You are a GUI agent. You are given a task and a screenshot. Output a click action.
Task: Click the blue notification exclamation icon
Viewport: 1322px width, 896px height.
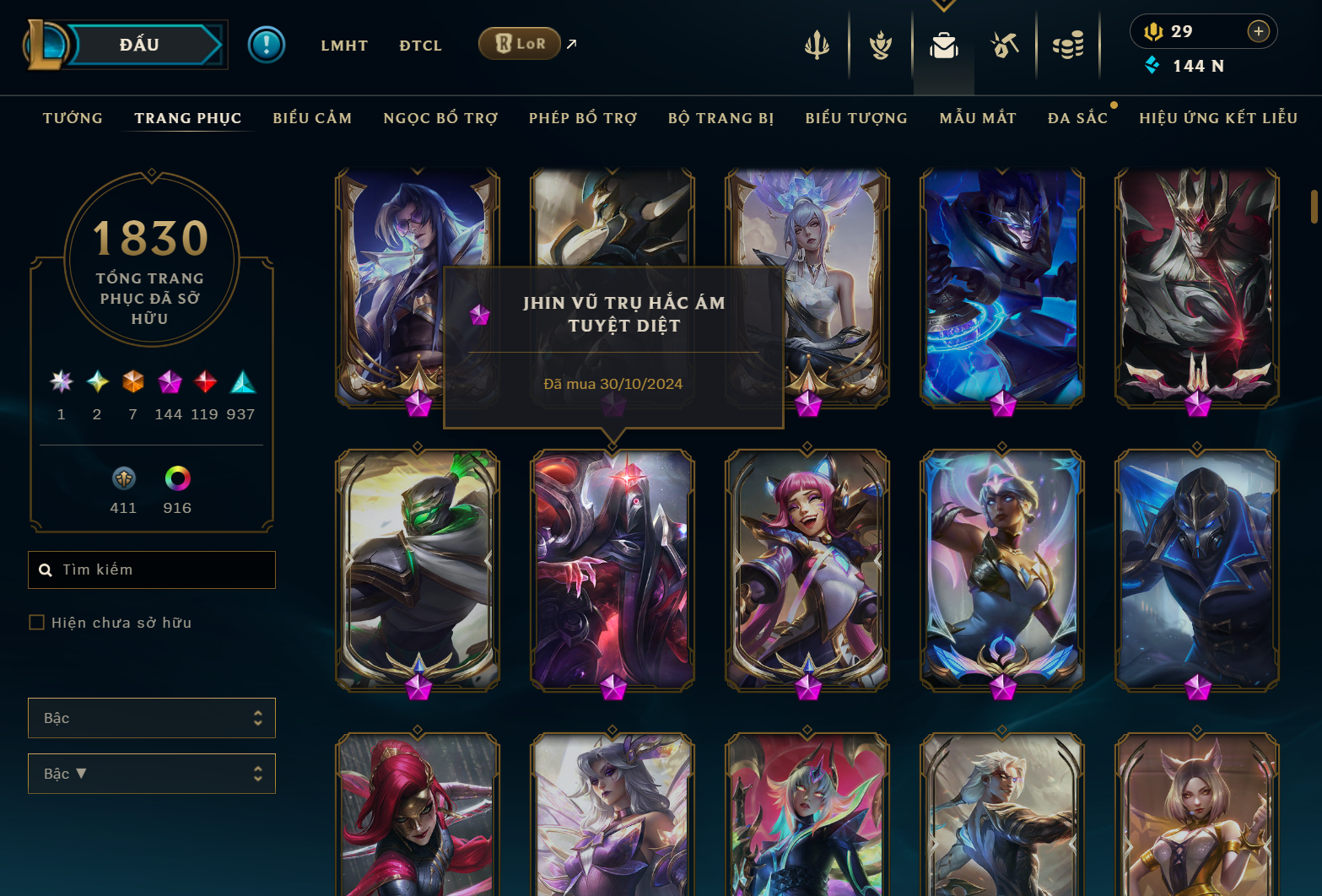(x=267, y=45)
